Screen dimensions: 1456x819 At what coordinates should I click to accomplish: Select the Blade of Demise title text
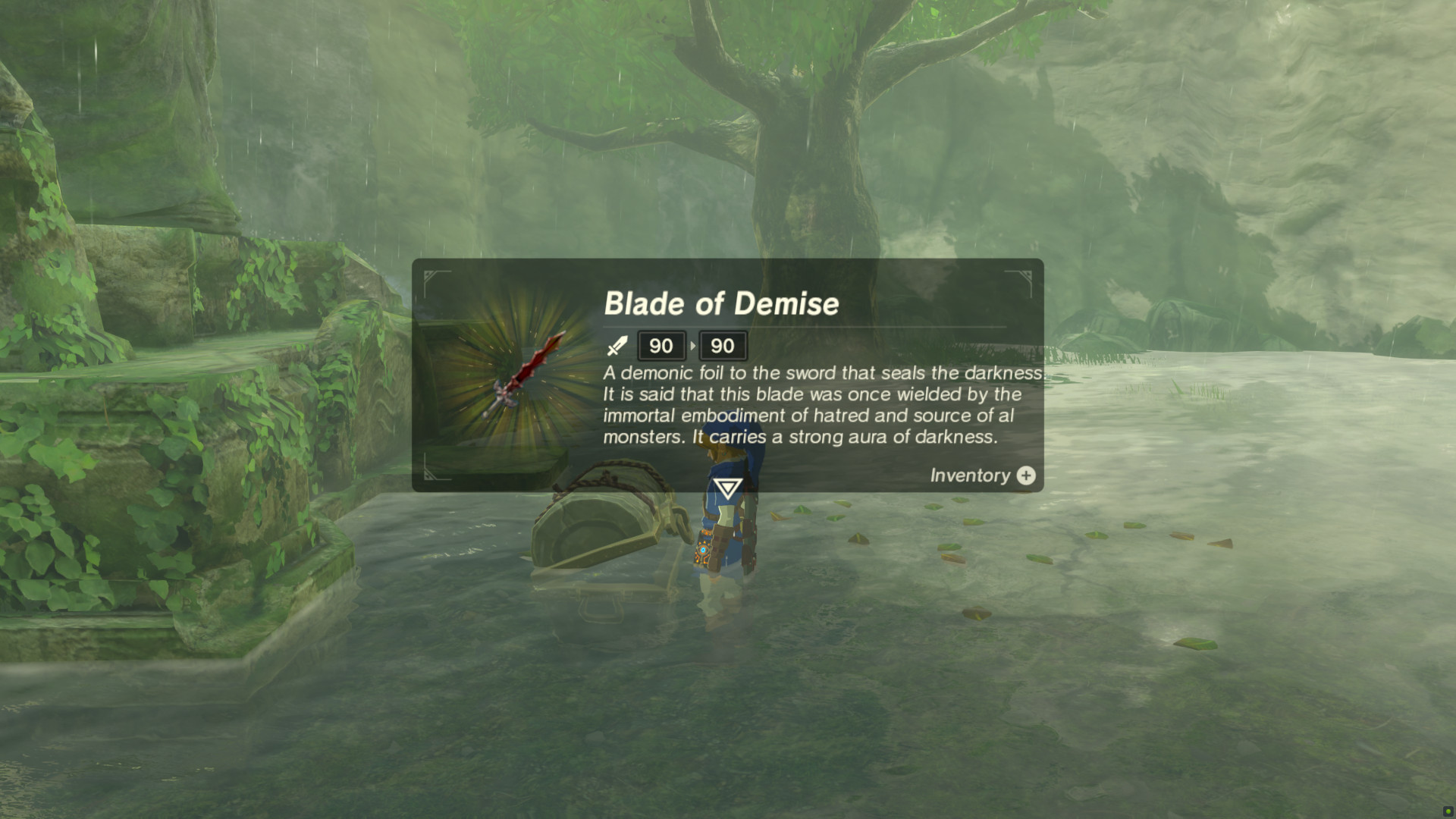coord(722,303)
